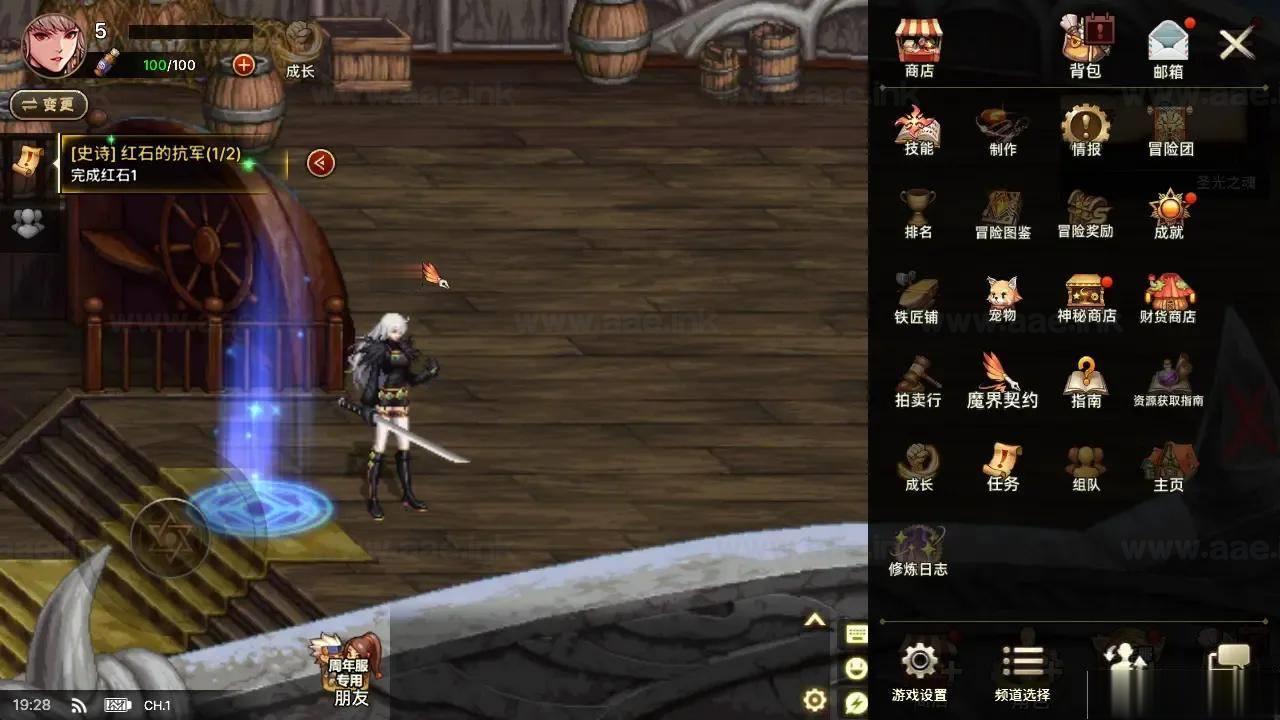Viewport: 1280px width, 720px height.
Task: Open the 成就 achievements screen
Action: click(1168, 213)
